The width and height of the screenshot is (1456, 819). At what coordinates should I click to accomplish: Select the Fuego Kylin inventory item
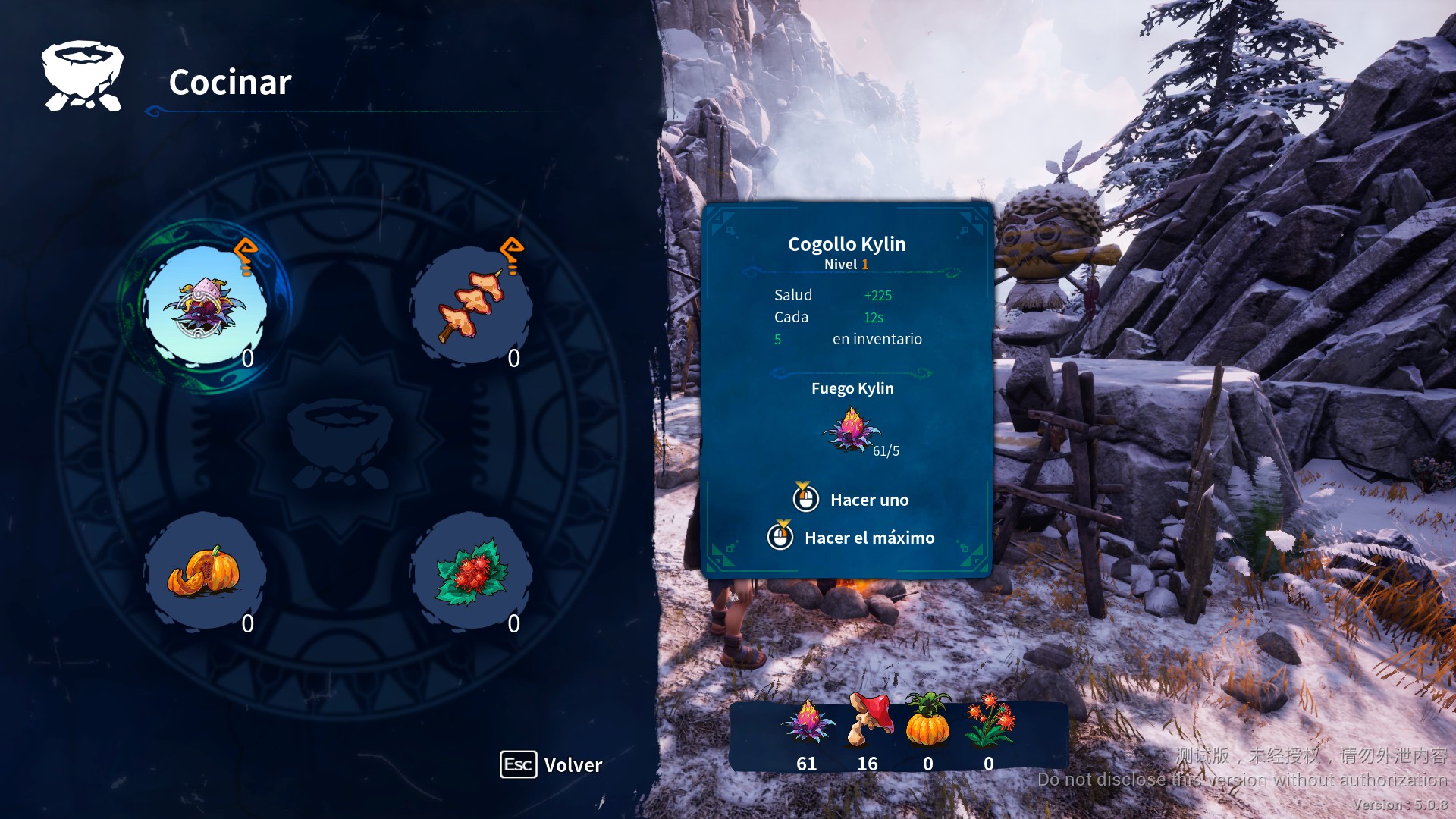(x=806, y=722)
